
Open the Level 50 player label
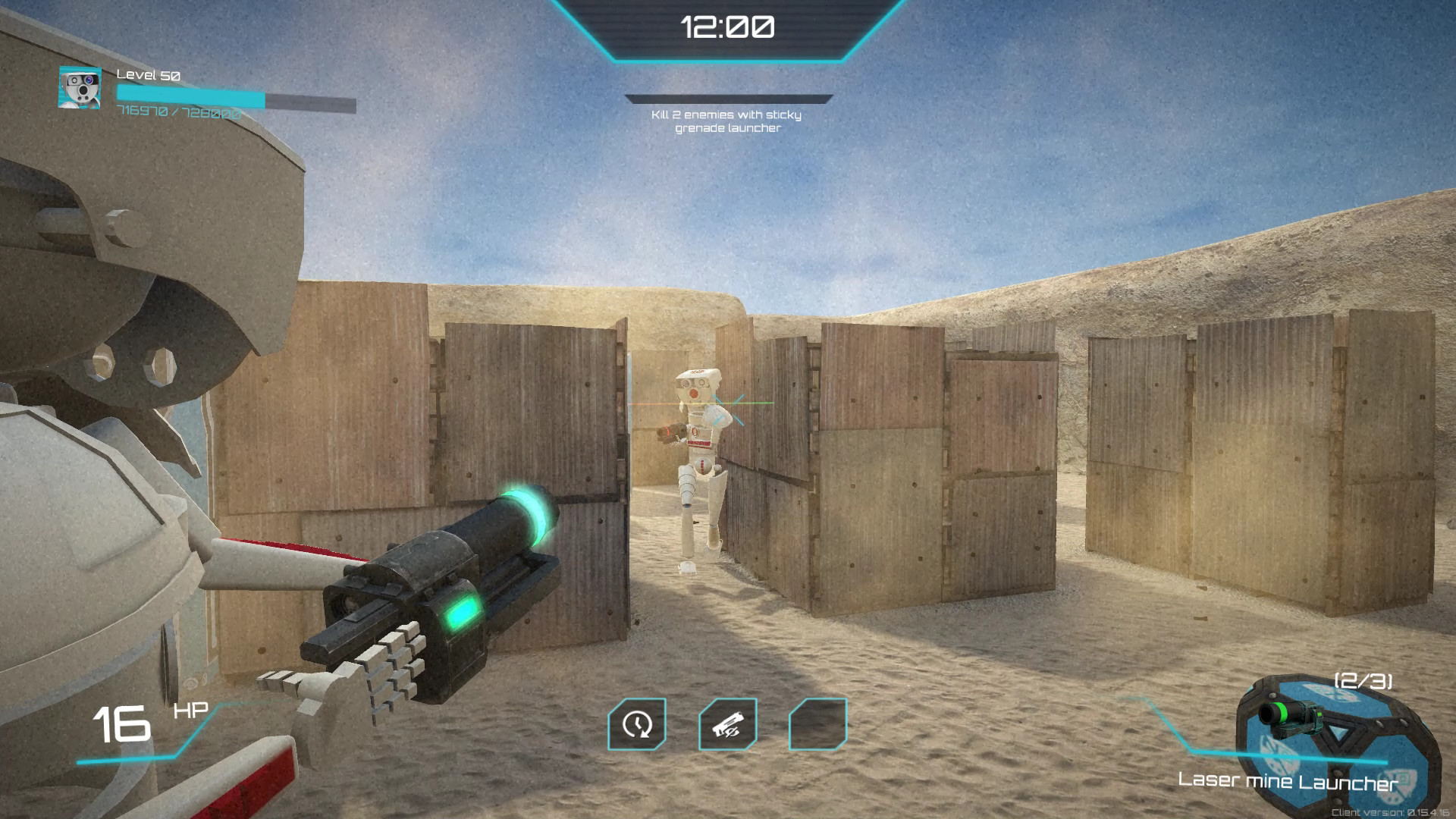pos(149,75)
